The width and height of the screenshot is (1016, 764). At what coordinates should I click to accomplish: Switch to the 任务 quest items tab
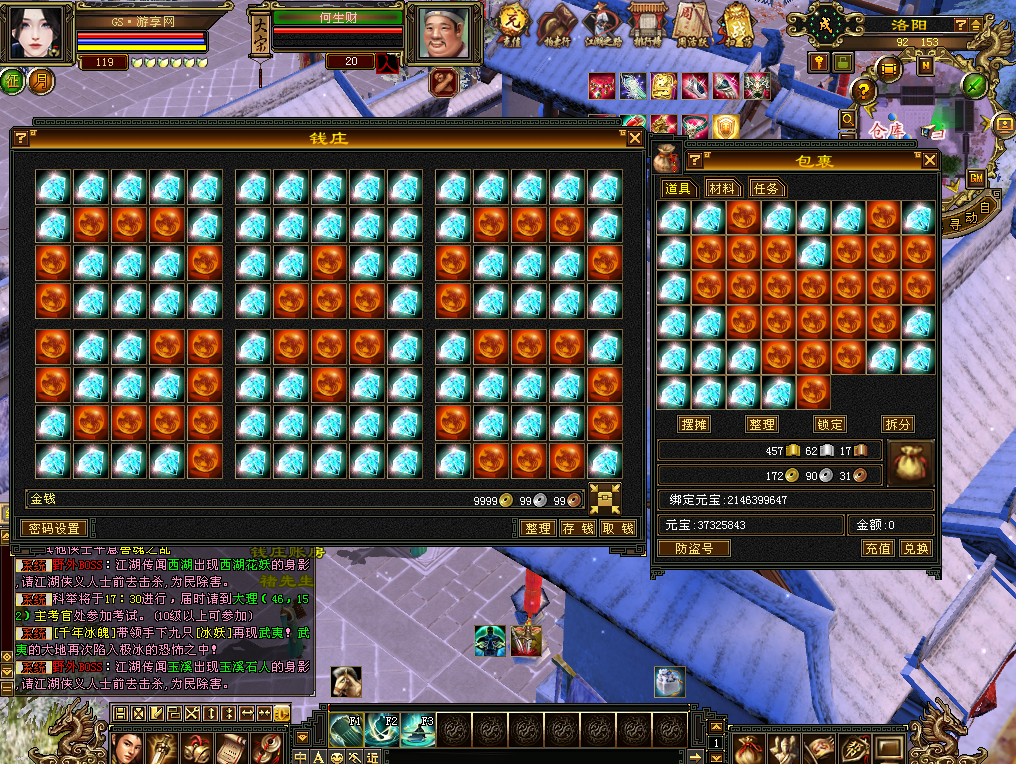[x=765, y=188]
